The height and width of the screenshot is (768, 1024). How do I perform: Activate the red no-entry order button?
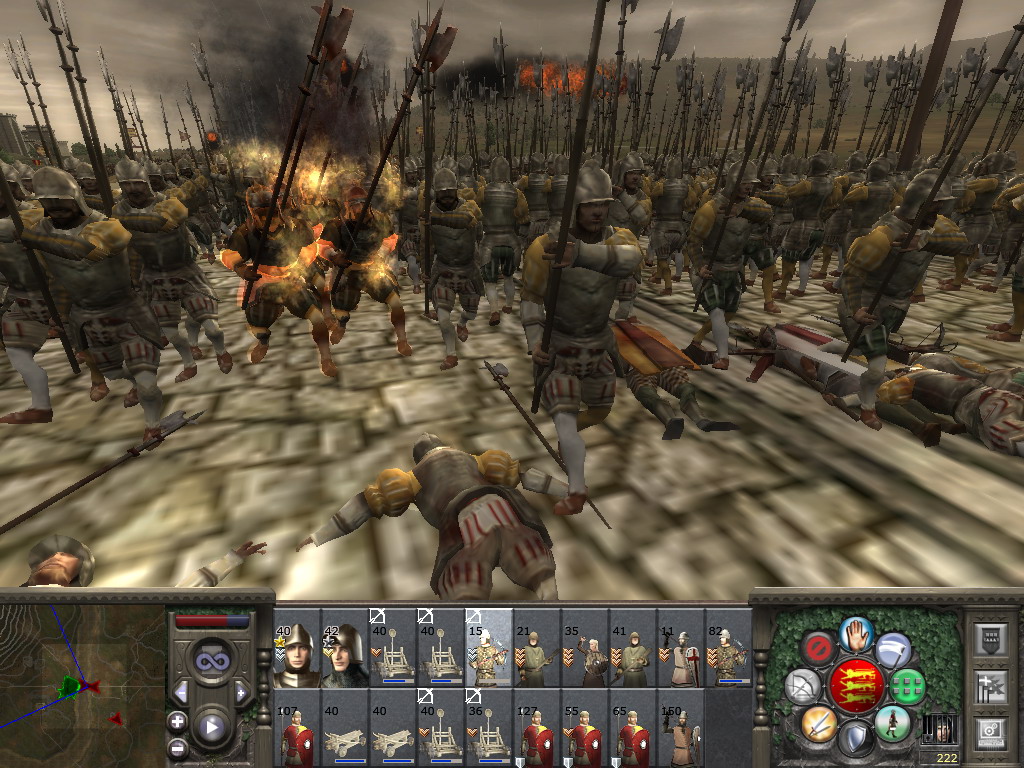pyautogui.click(x=819, y=650)
